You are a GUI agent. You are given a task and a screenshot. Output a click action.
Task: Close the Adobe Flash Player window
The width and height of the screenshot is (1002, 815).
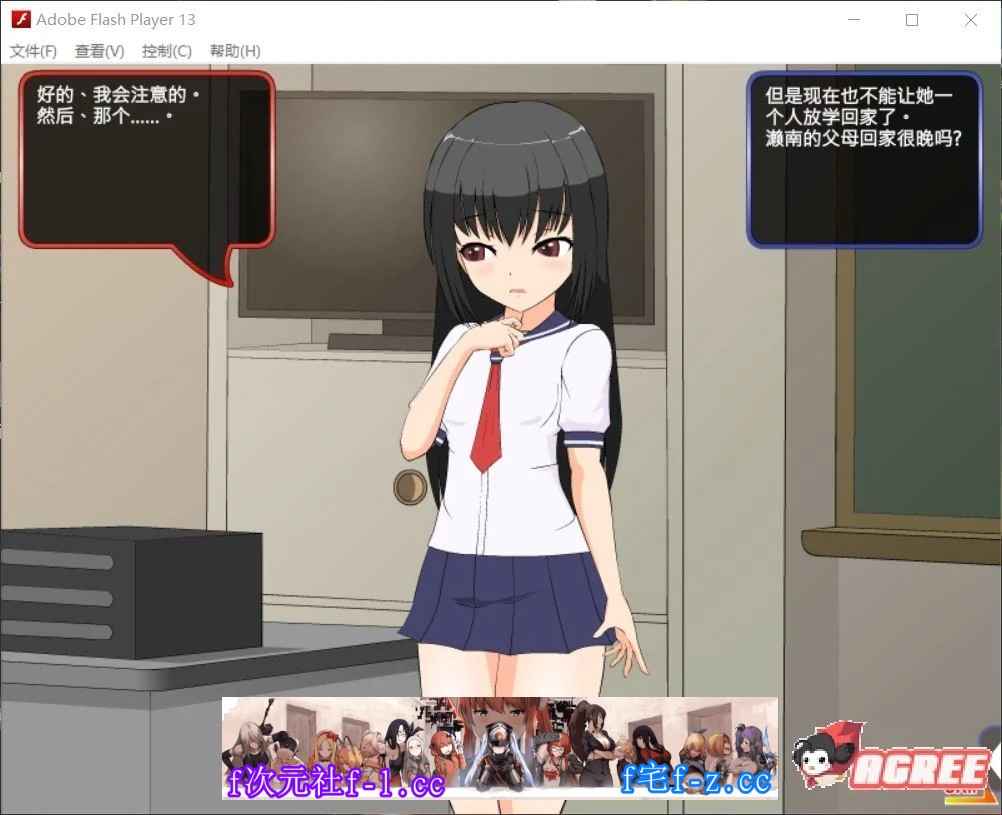(970, 20)
